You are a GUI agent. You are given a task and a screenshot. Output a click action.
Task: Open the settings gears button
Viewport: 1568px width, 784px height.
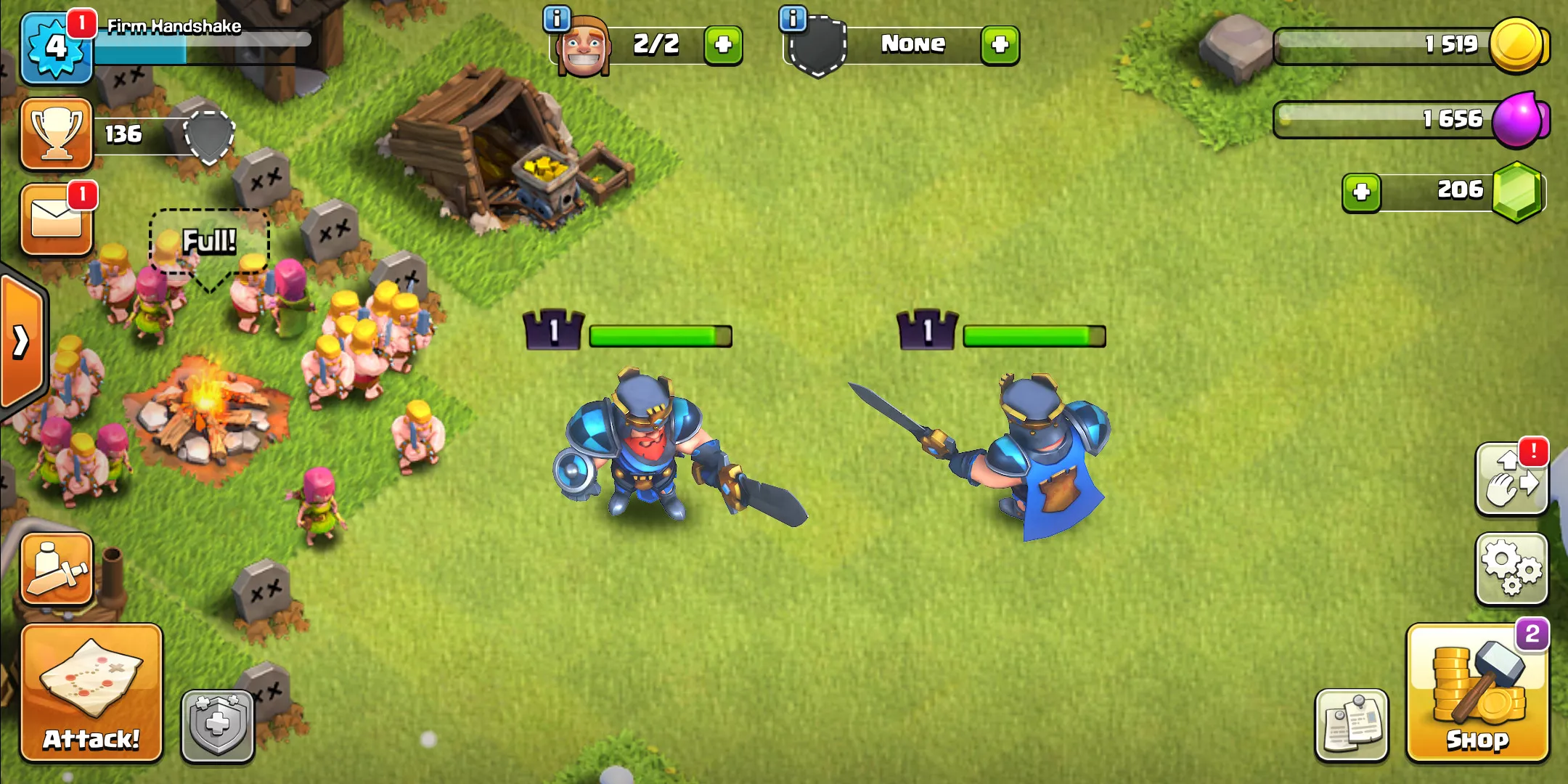1512,568
